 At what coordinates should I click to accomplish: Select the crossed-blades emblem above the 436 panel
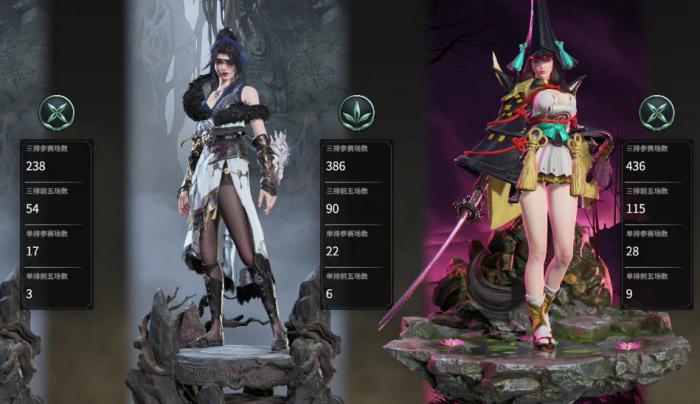point(656,113)
